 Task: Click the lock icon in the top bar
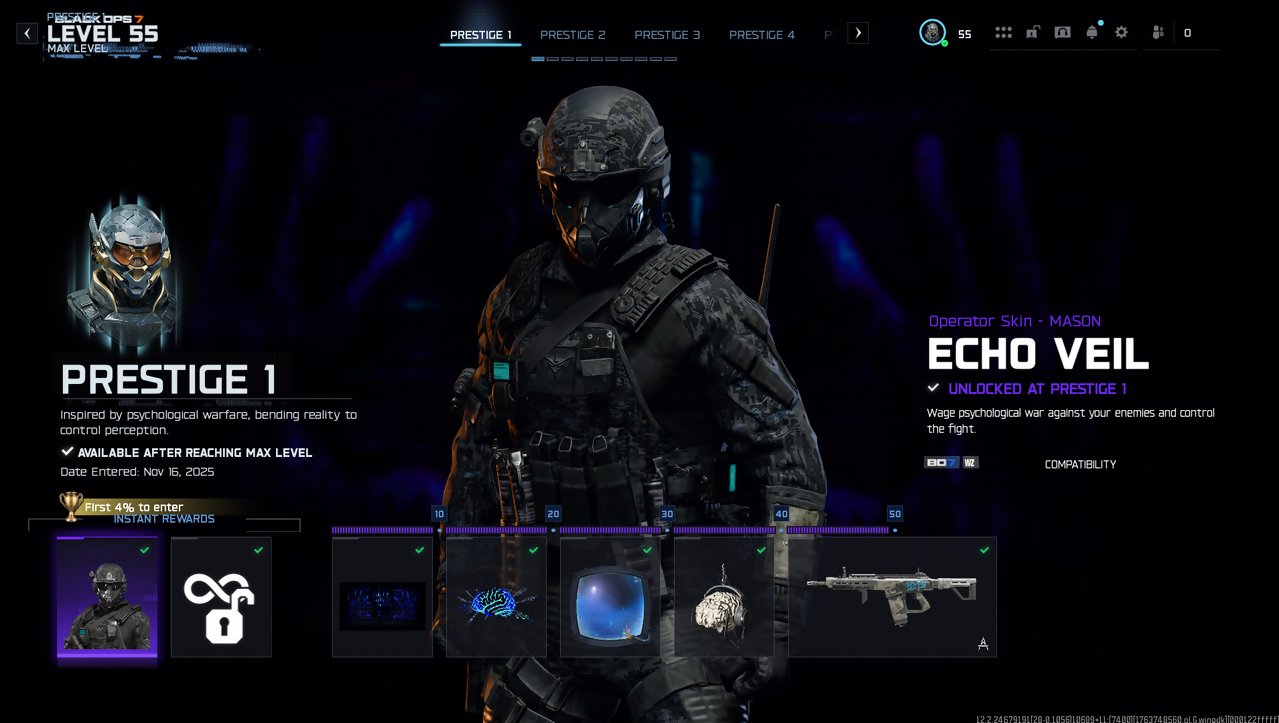click(1033, 33)
